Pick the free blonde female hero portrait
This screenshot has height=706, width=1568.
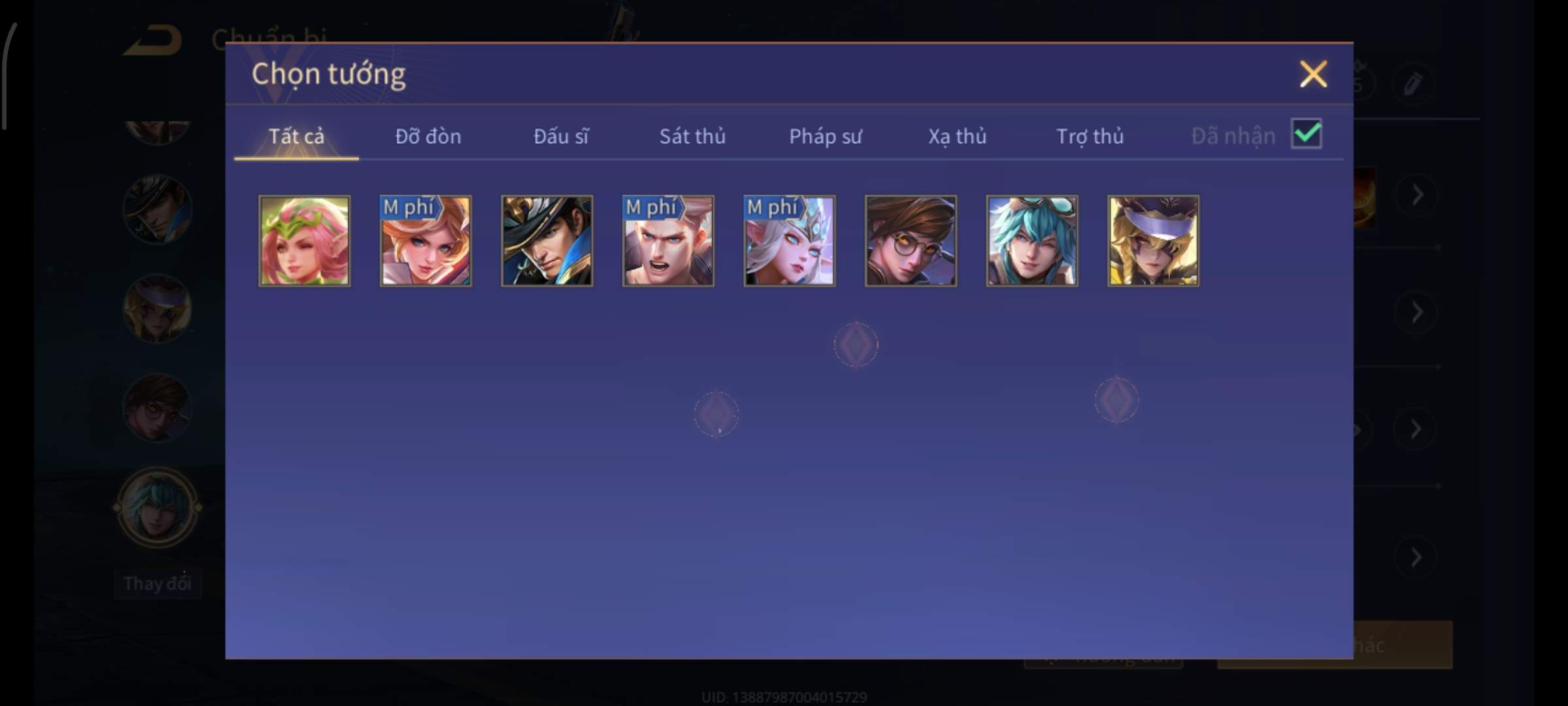coord(425,241)
